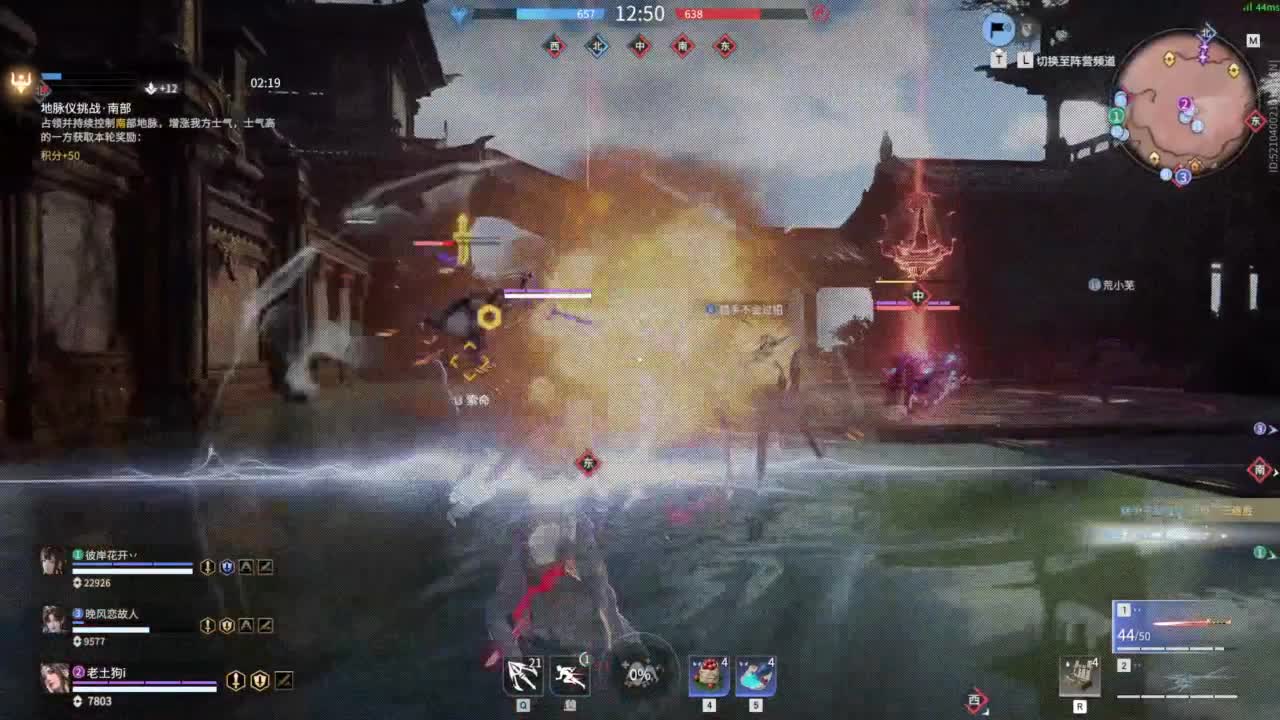
Task: Open the flag marker icon near the minimap
Action: point(996,31)
